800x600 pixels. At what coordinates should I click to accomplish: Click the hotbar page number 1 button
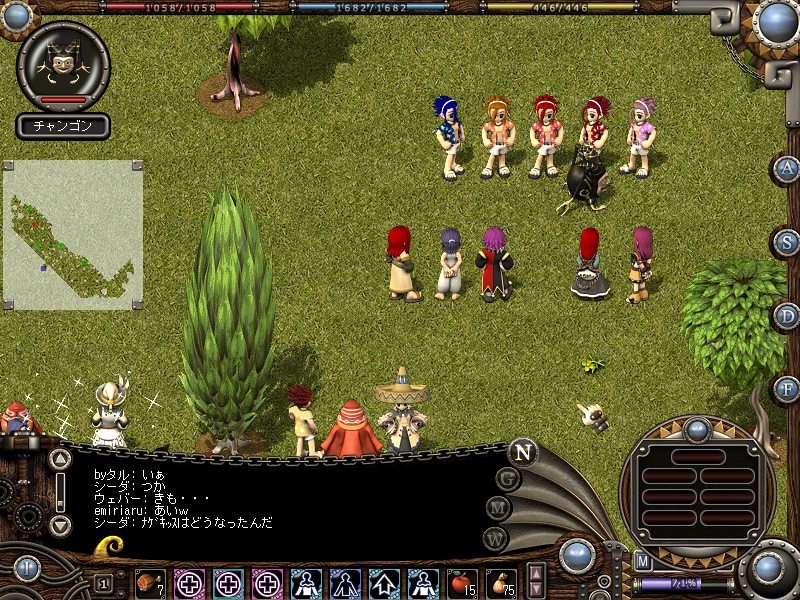103,582
